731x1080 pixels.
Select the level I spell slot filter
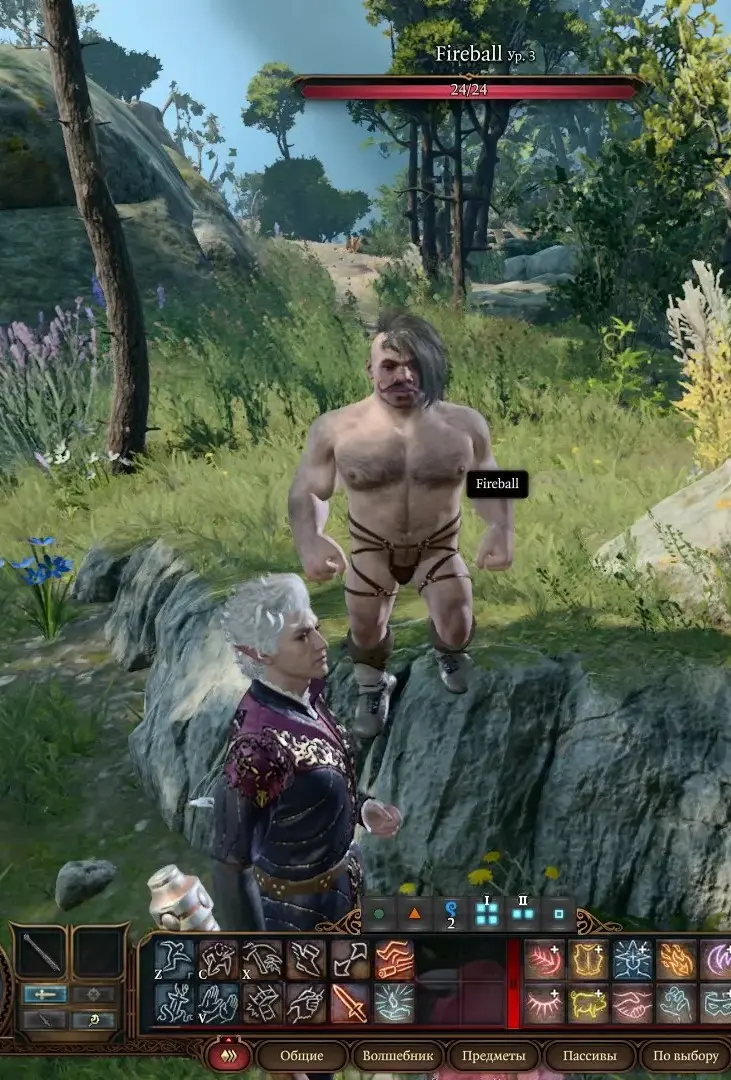point(487,913)
